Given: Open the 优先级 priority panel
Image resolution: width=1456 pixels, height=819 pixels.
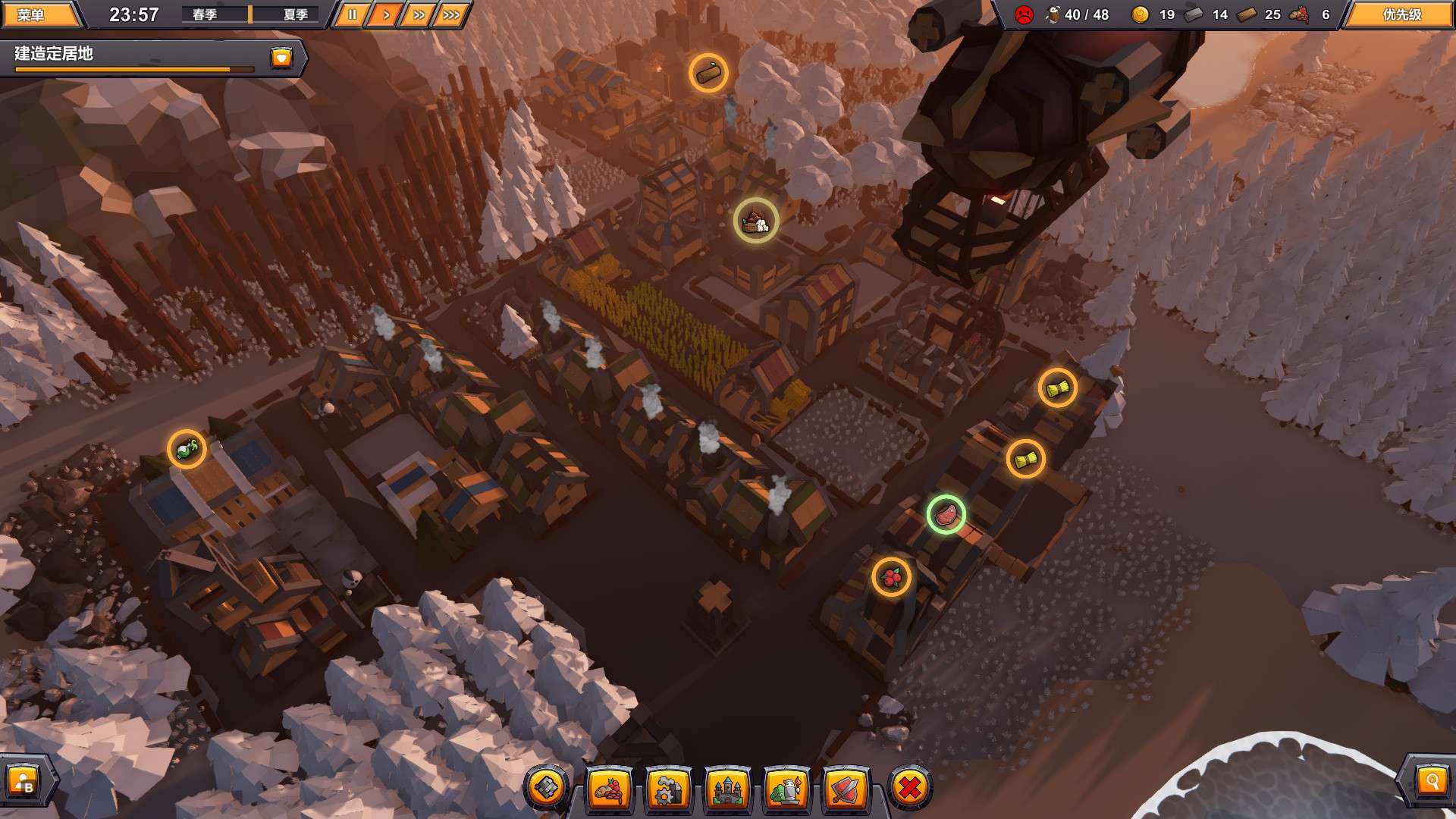Looking at the screenshot, I should 1401,14.
